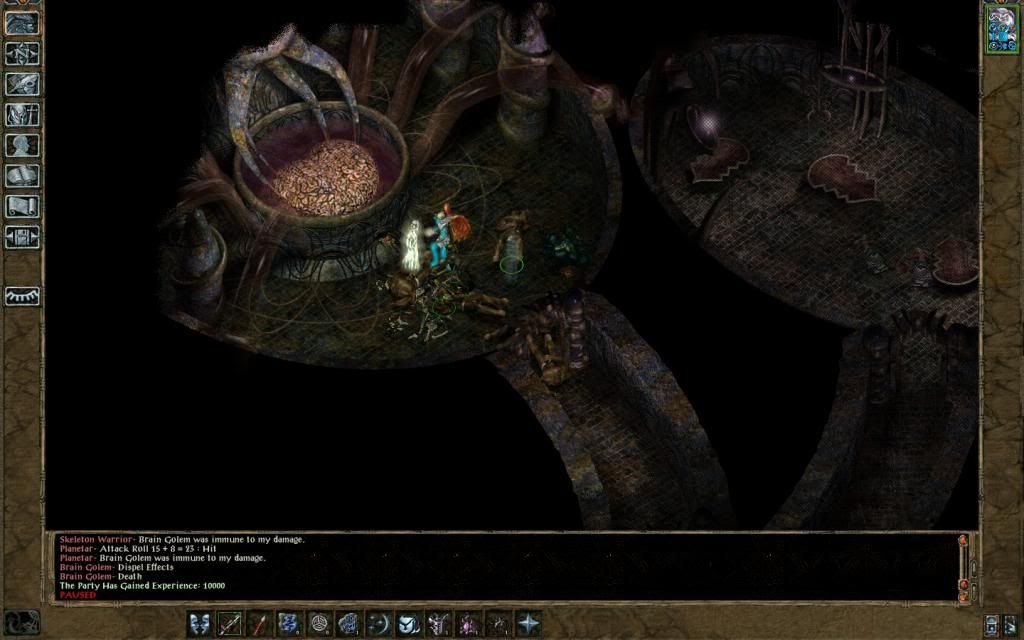Open the character record bust button

22,146
